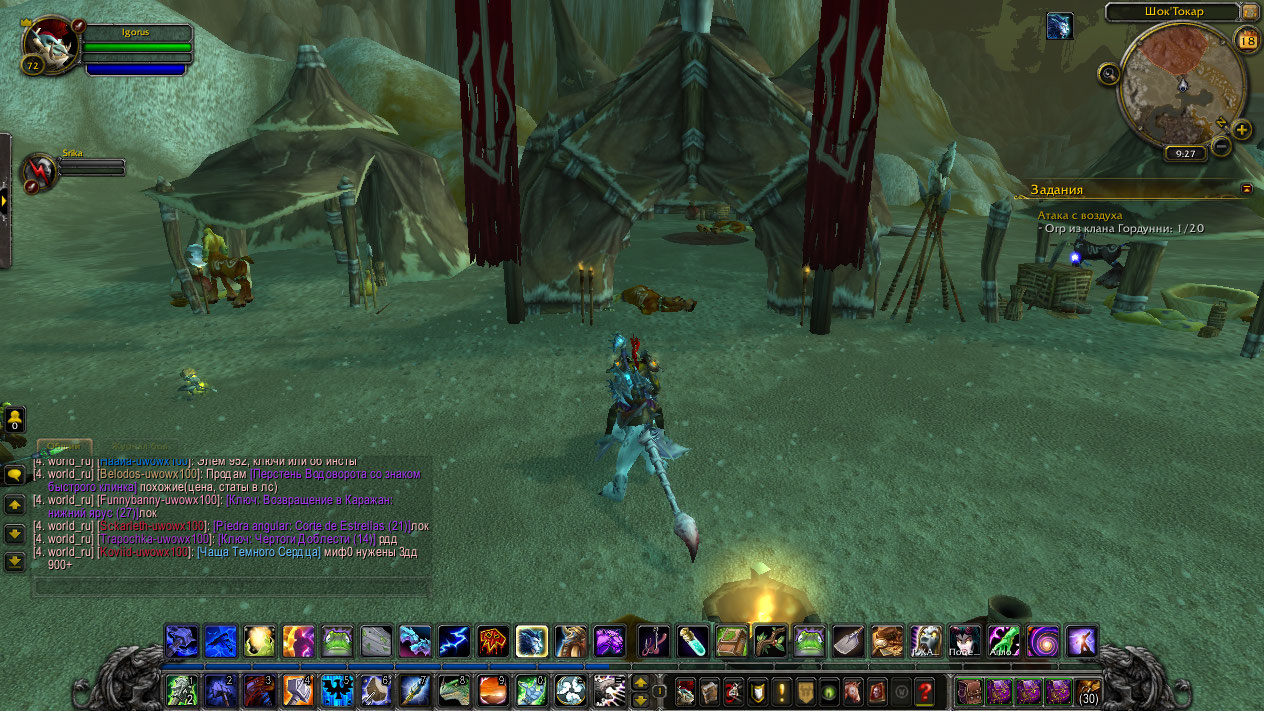Use the red Bloodlust horde-symbol ability
The image size is (1264, 711).
[494, 640]
